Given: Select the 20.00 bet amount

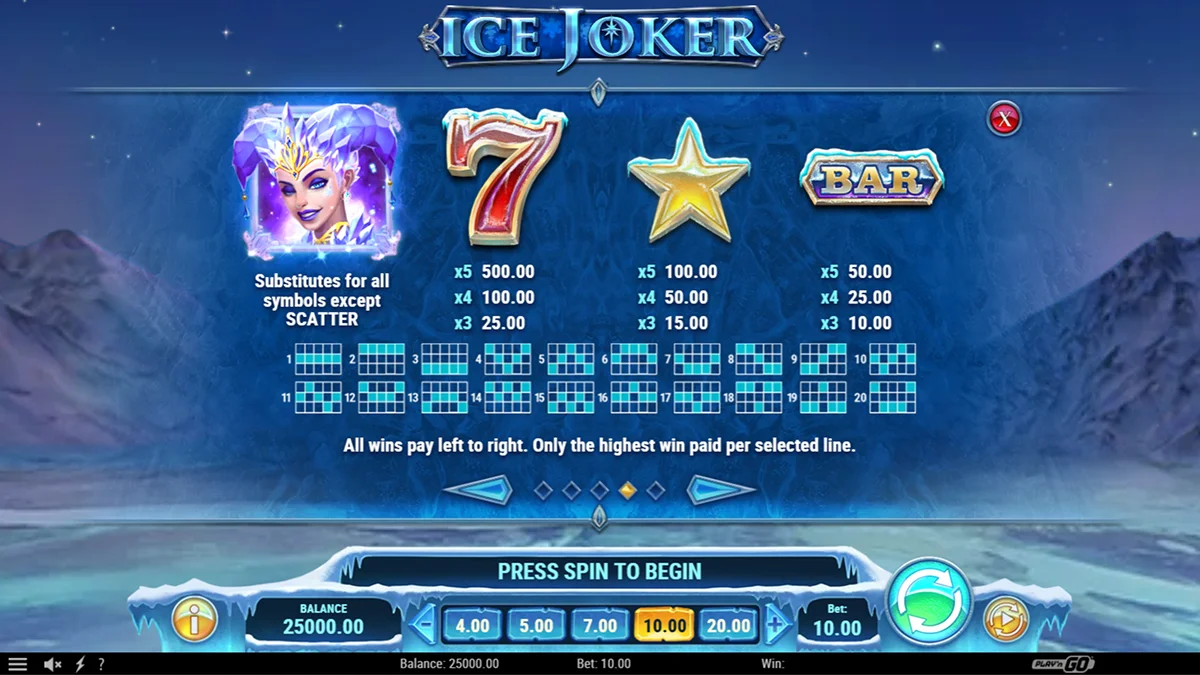Looking at the screenshot, I should point(728,626).
